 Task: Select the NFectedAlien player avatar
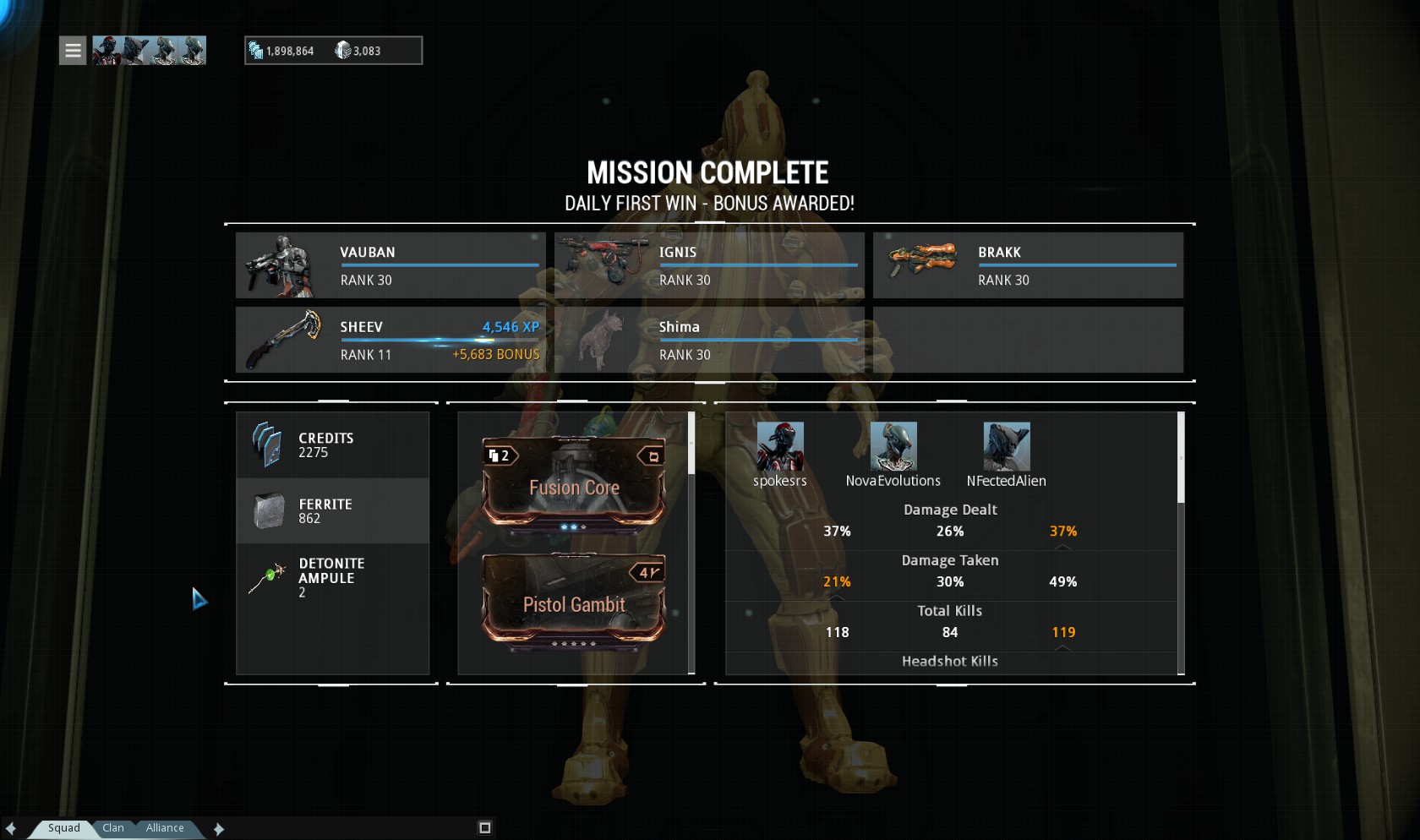[x=1006, y=446]
